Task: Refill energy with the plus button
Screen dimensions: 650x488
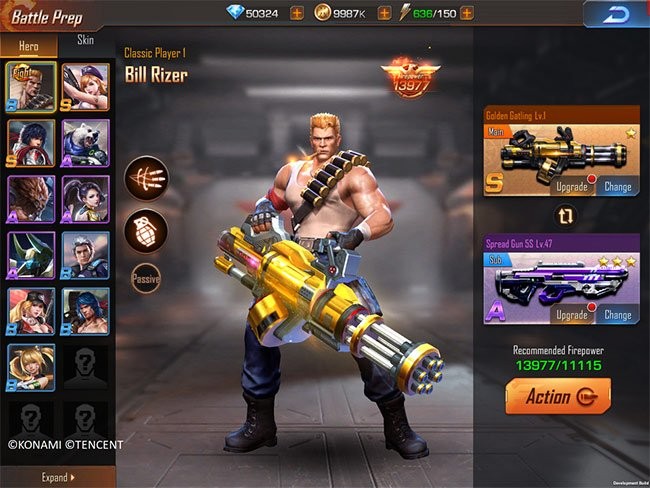Action: tap(467, 13)
